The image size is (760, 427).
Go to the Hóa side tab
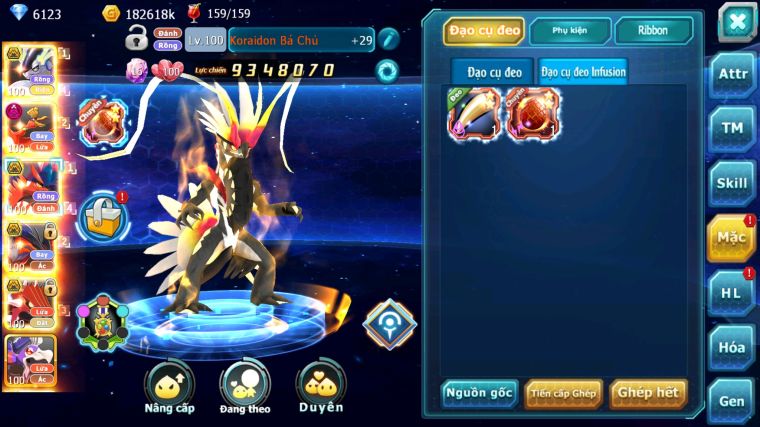click(x=732, y=347)
